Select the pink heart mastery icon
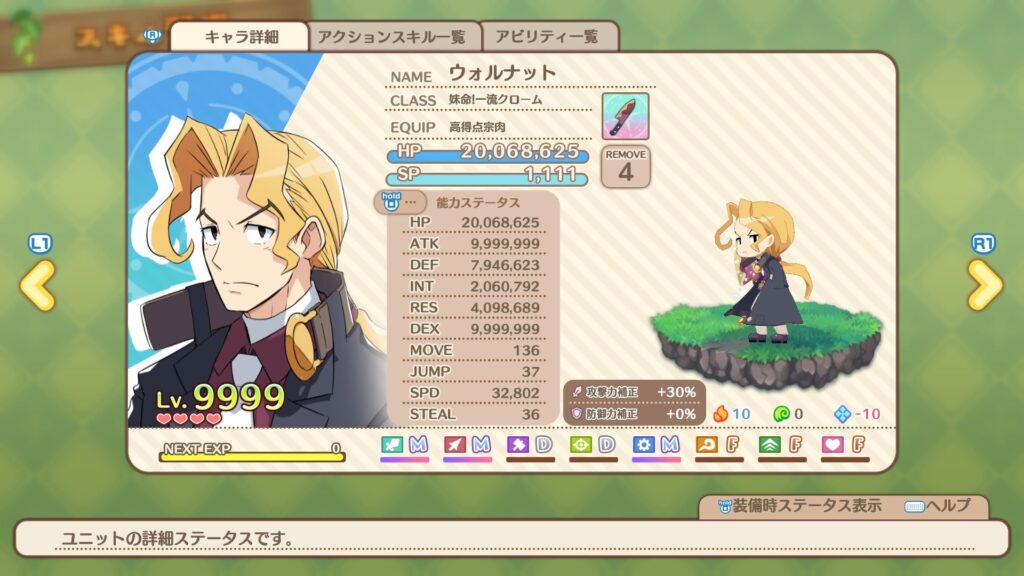Image resolution: width=1024 pixels, height=576 pixels. (x=833, y=444)
